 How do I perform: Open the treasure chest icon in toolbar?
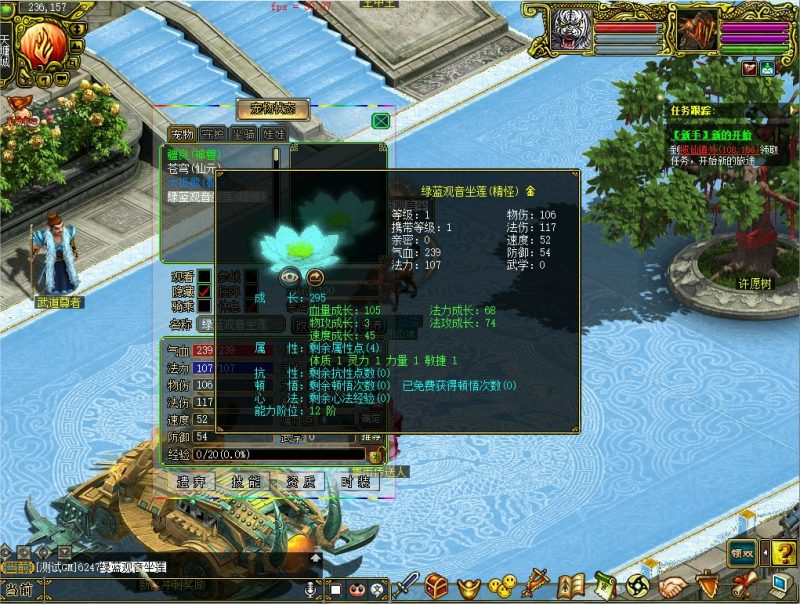(x=436, y=585)
